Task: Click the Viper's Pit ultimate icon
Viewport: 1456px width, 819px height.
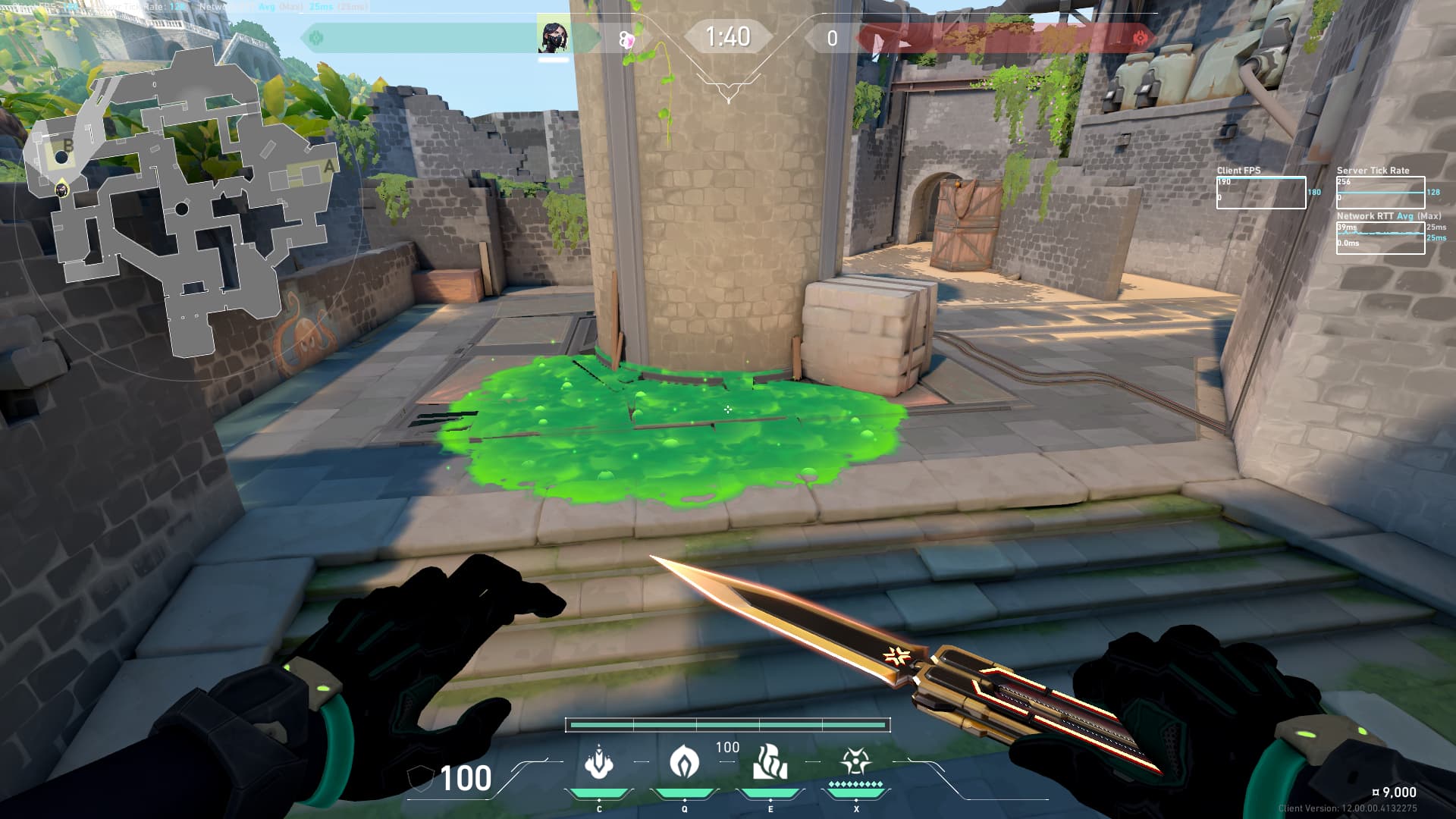Action: coord(855,761)
